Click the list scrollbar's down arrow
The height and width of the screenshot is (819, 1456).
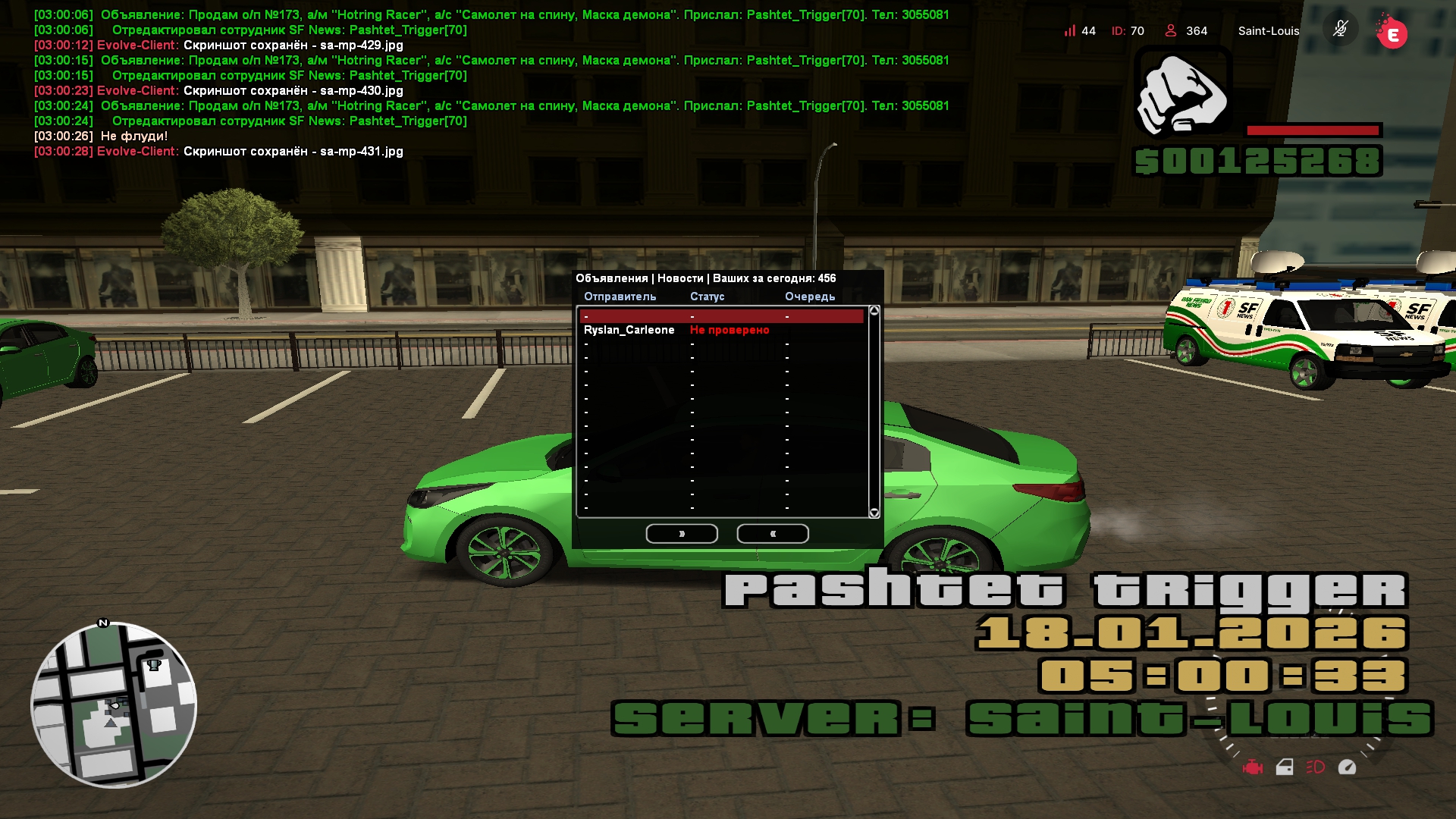tap(874, 513)
